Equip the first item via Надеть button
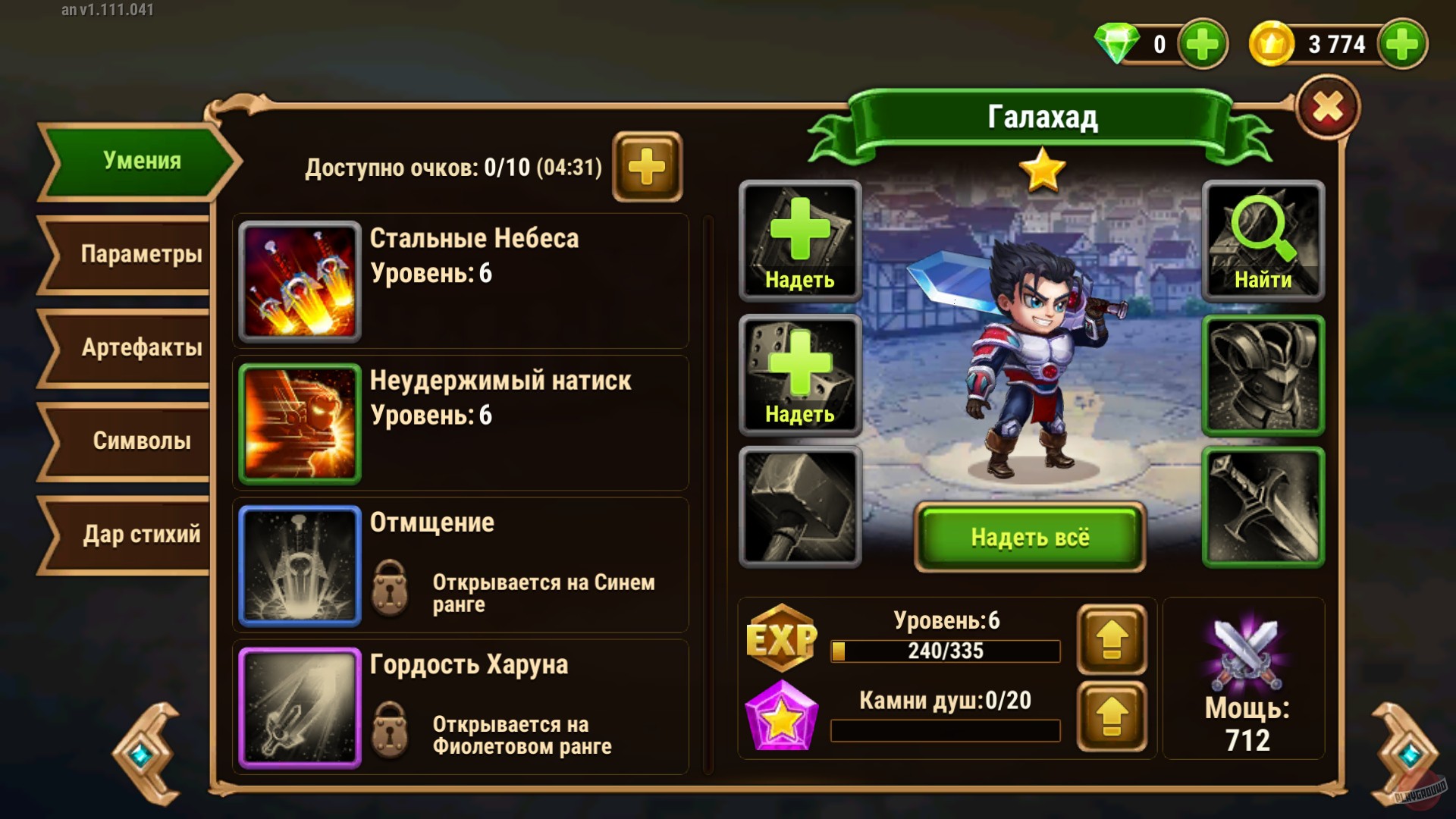Screen dimensions: 1456x819 799,241
